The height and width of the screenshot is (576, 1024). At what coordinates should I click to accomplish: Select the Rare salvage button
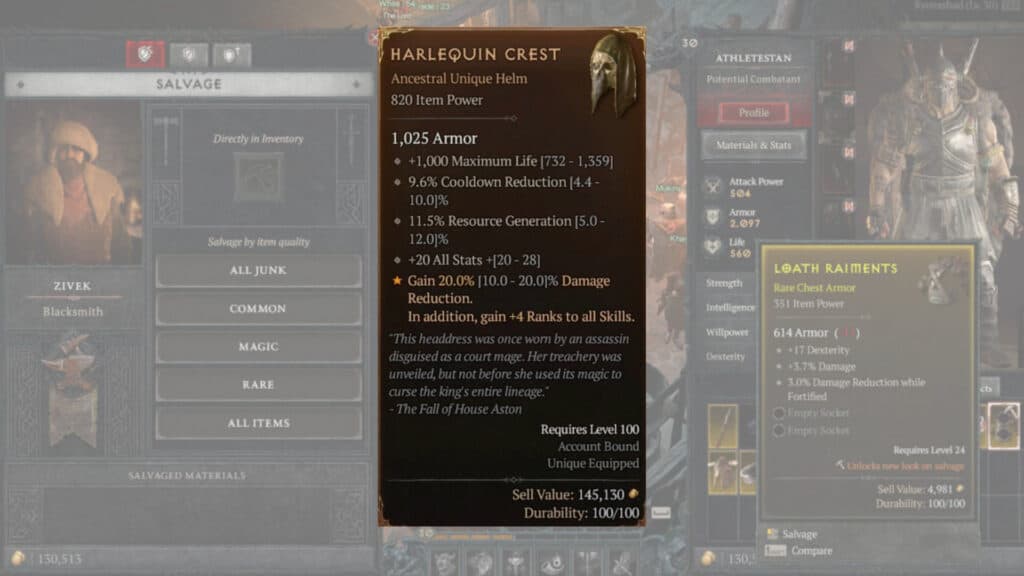pyautogui.click(x=258, y=384)
